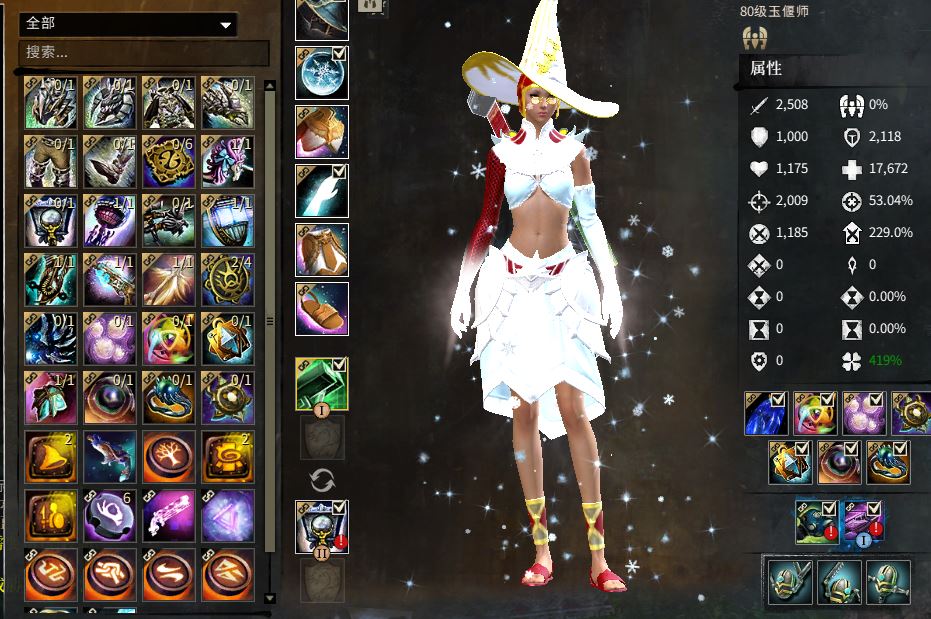Choose the blue-gold ring trinket slot
The height and width of the screenshot is (619, 931).
pos(887,462)
